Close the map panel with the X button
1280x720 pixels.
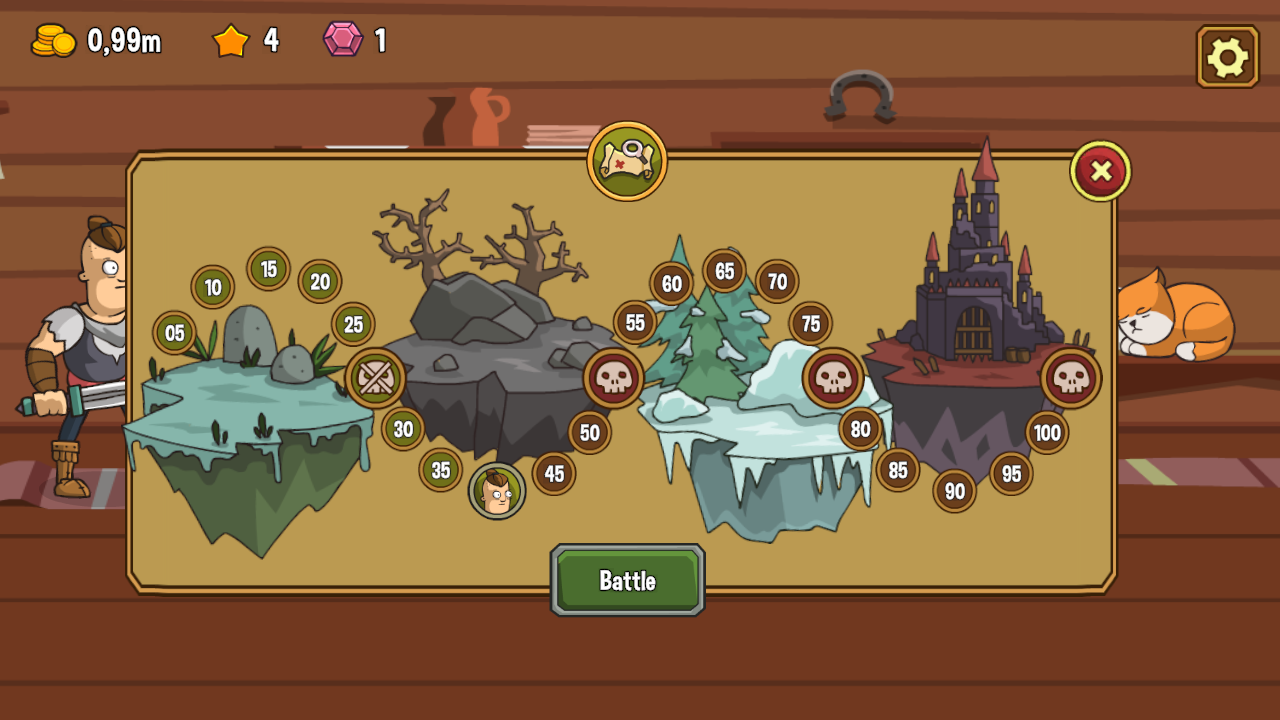tap(1100, 170)
